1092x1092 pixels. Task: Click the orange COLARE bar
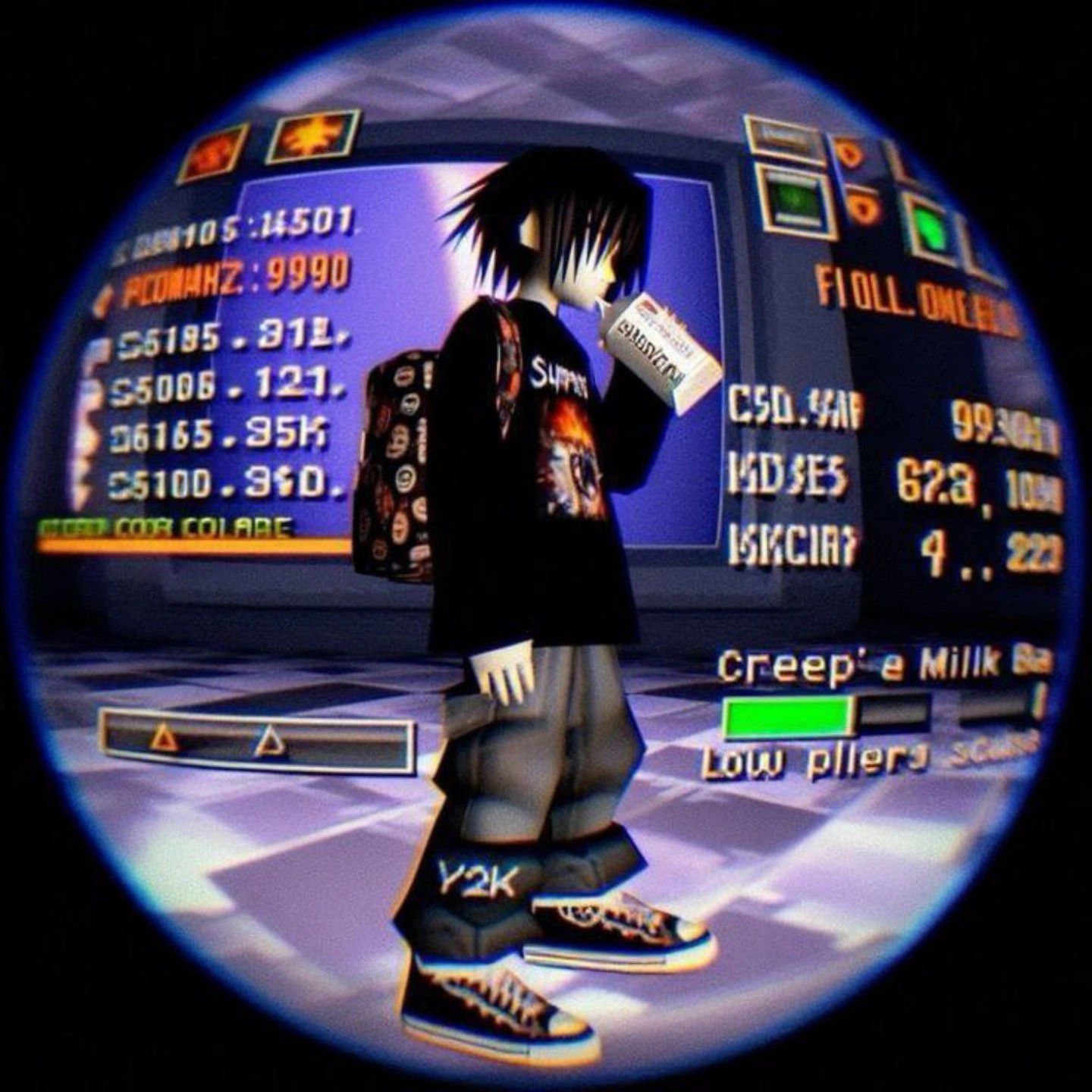tap(193, 544)
